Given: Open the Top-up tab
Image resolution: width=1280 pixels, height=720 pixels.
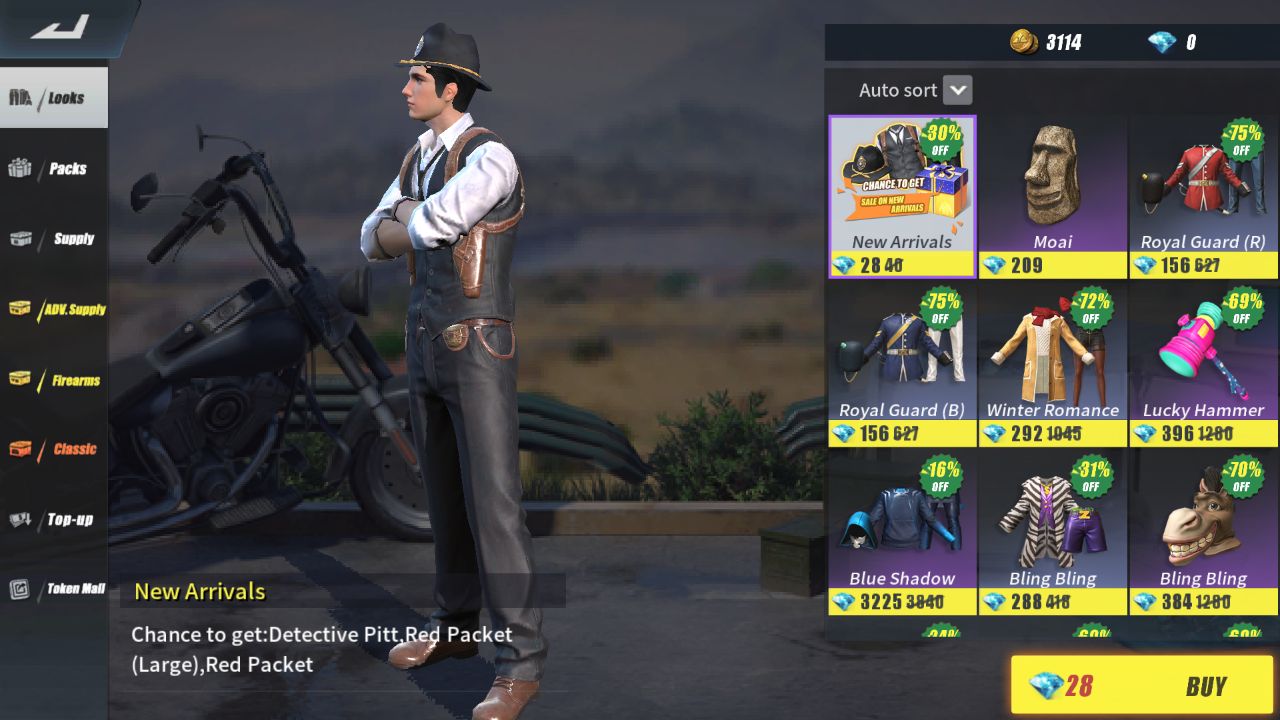Looking at the screenshot, I should [x=54, y=519].
